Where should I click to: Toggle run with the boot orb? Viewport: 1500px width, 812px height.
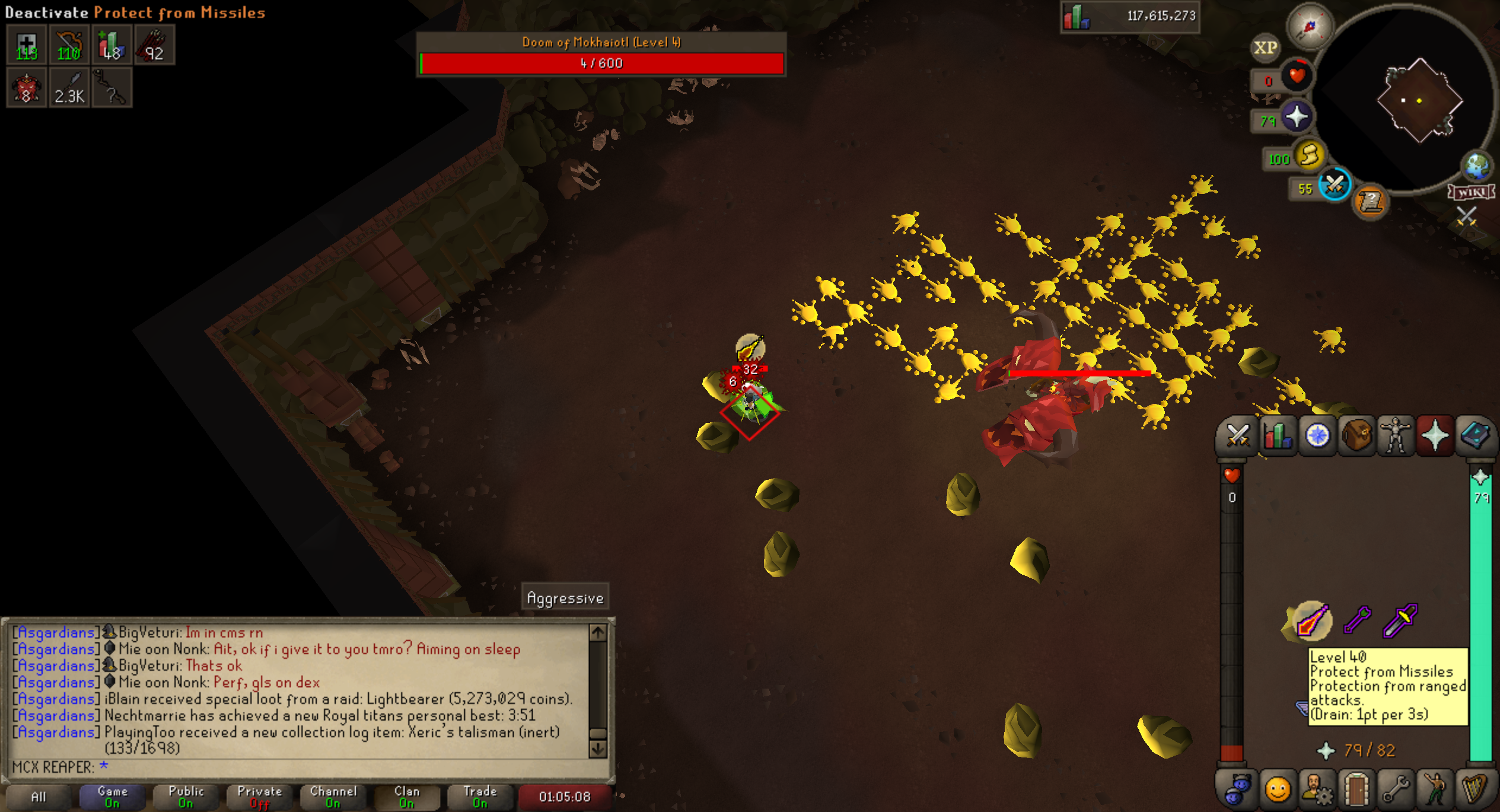1310,155
